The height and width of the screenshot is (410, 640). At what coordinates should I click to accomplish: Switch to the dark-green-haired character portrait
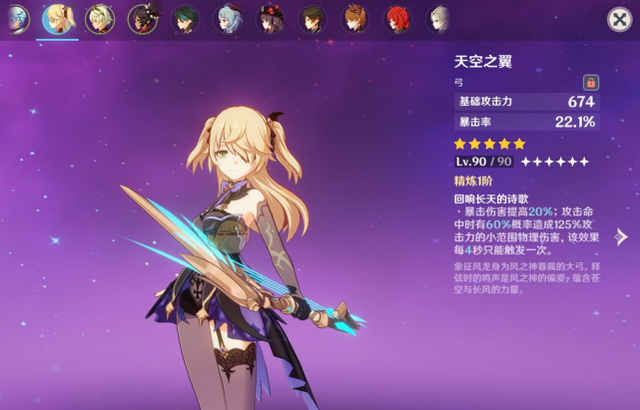pyautogui.click(x=185, y=18)
